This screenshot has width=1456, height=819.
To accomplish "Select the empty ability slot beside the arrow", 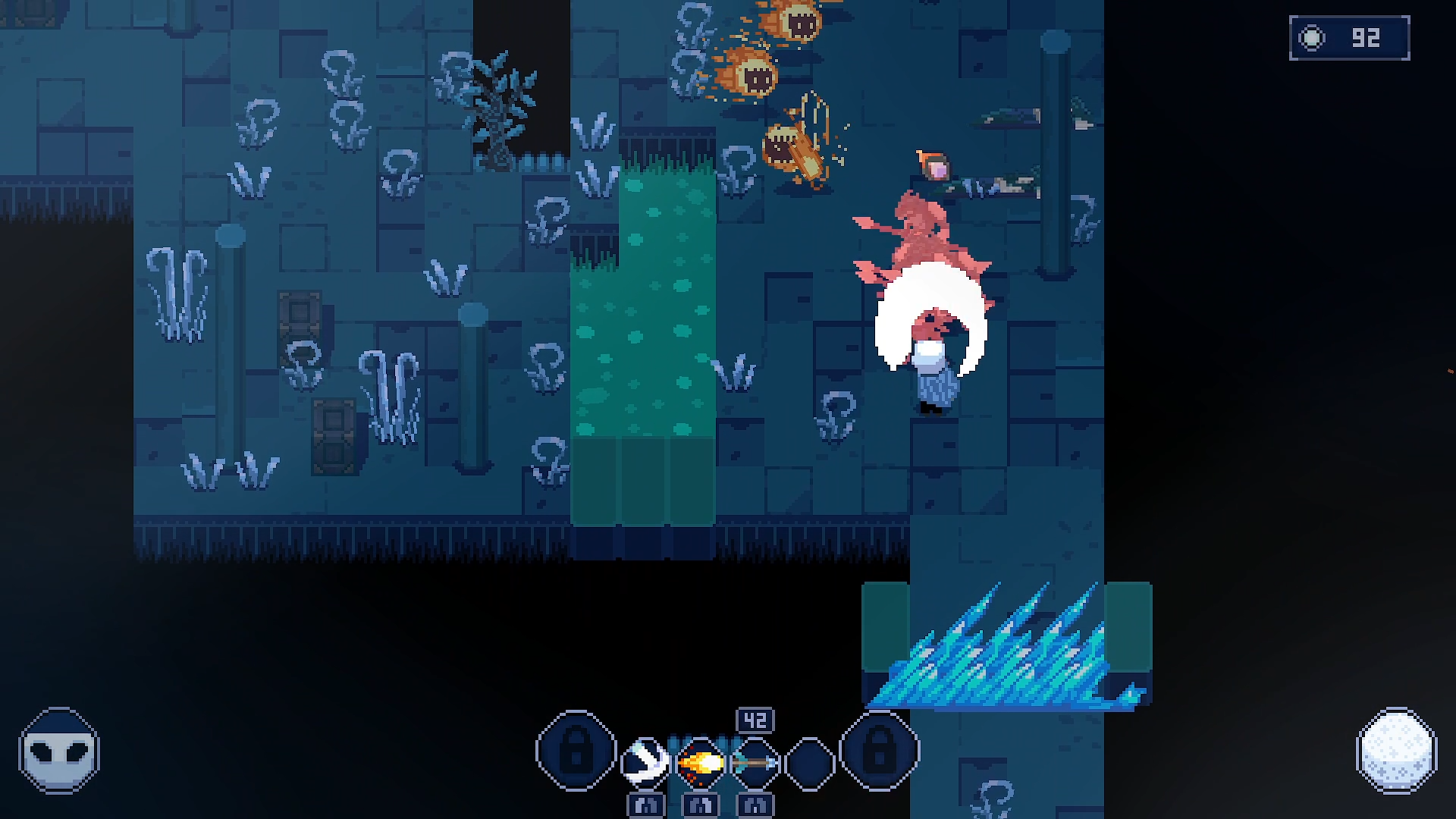I will 809,761.
